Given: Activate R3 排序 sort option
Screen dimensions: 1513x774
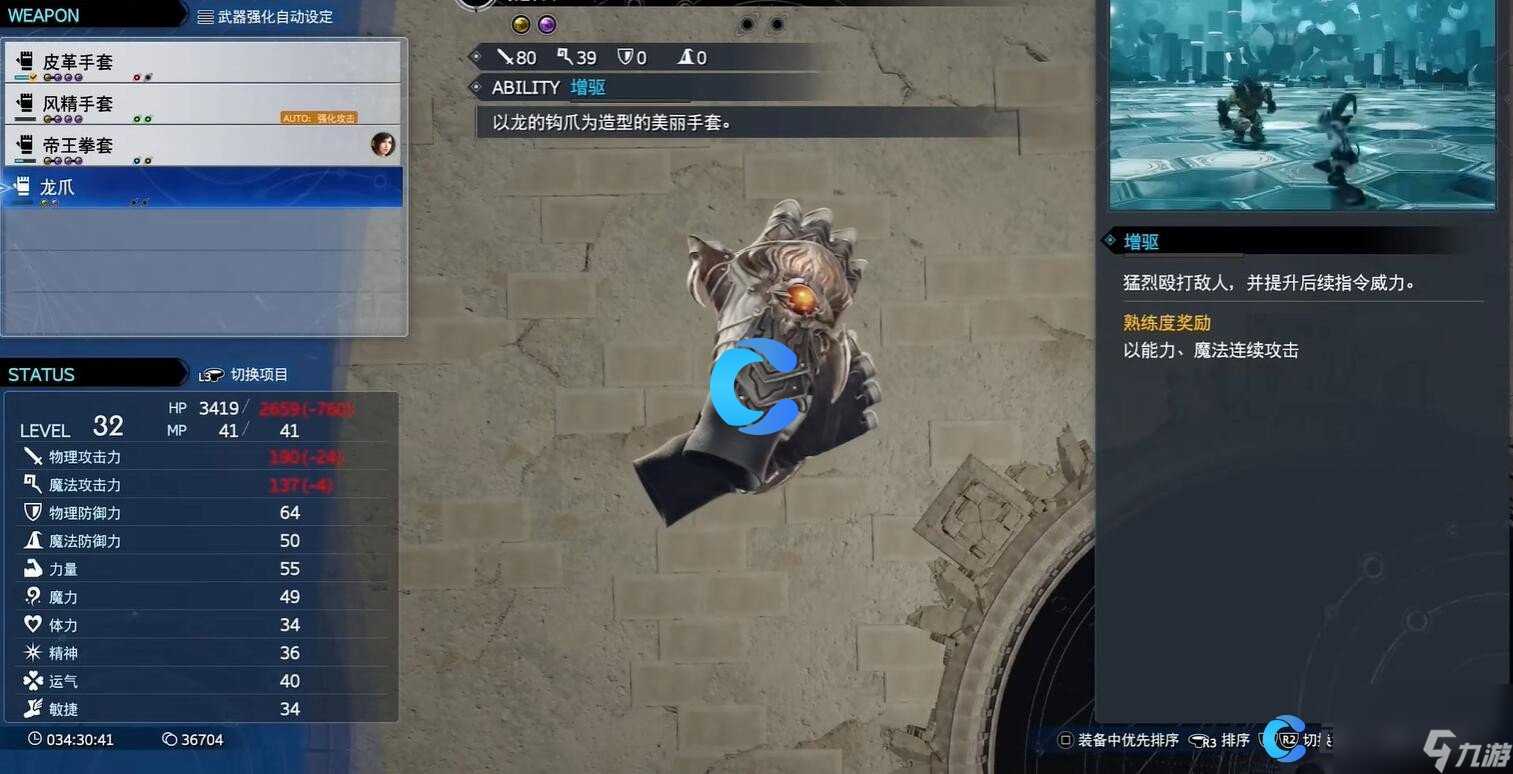Looking at the screenshot, I should point(1221,740).
